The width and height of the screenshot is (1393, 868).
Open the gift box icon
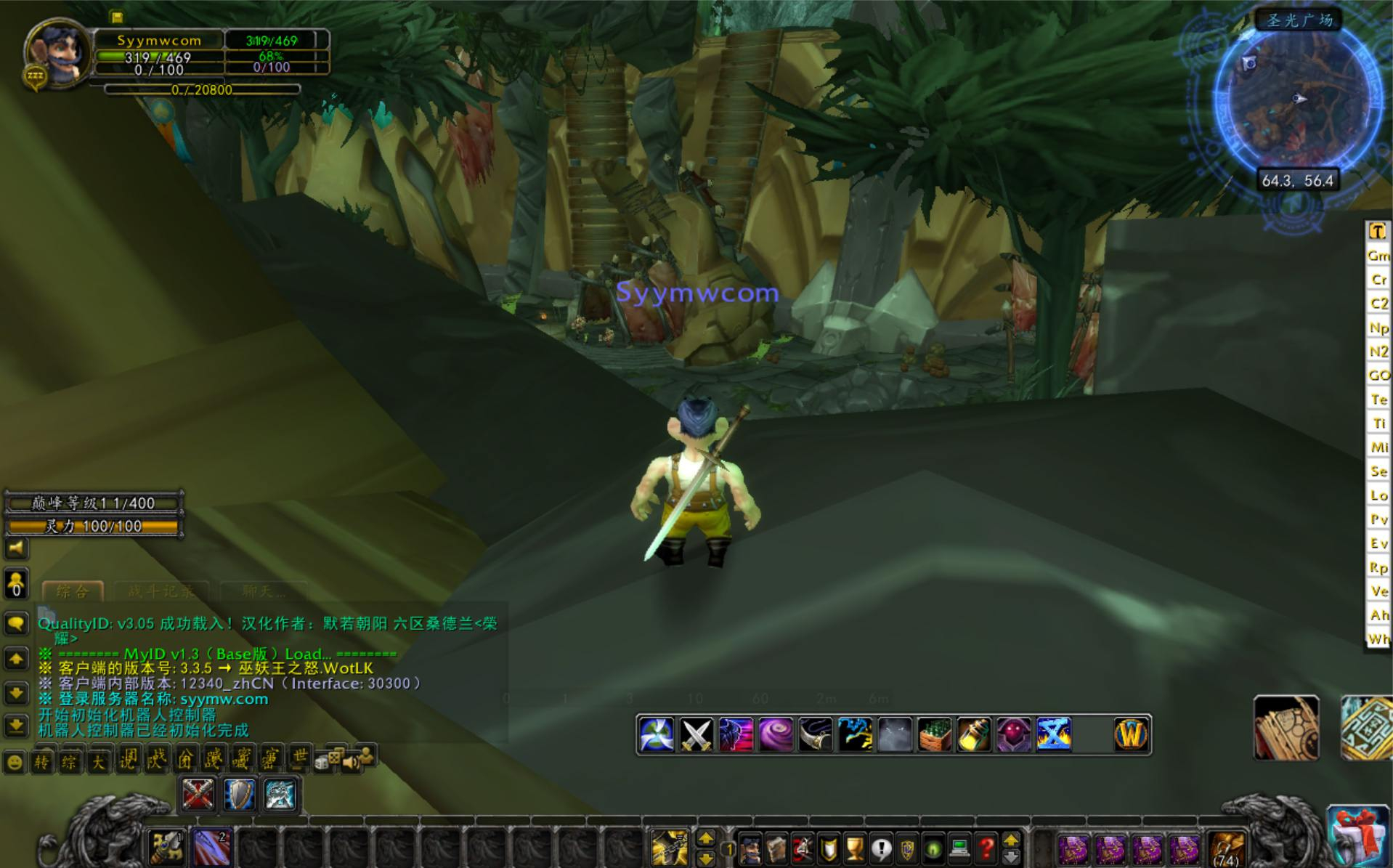point(1357,836)
